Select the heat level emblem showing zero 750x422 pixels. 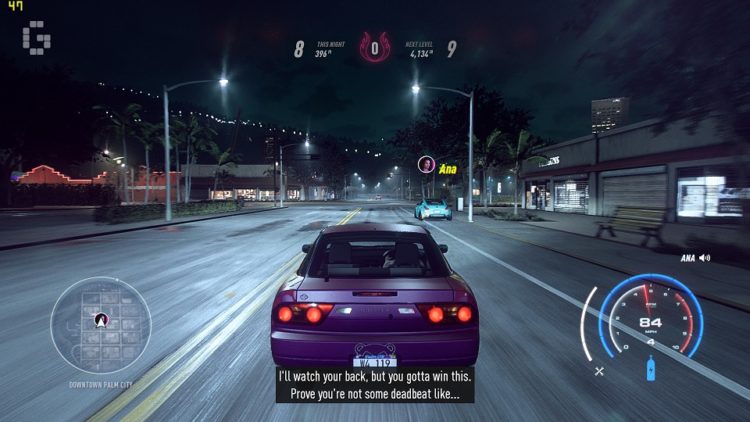[x=375, y=47]
